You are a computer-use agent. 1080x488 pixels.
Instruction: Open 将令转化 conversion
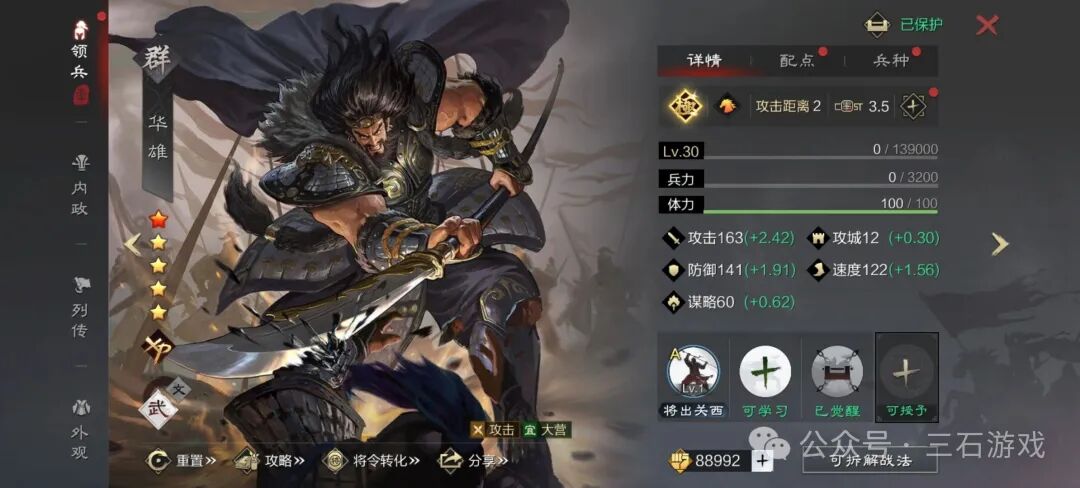click(x=372, y=460)
